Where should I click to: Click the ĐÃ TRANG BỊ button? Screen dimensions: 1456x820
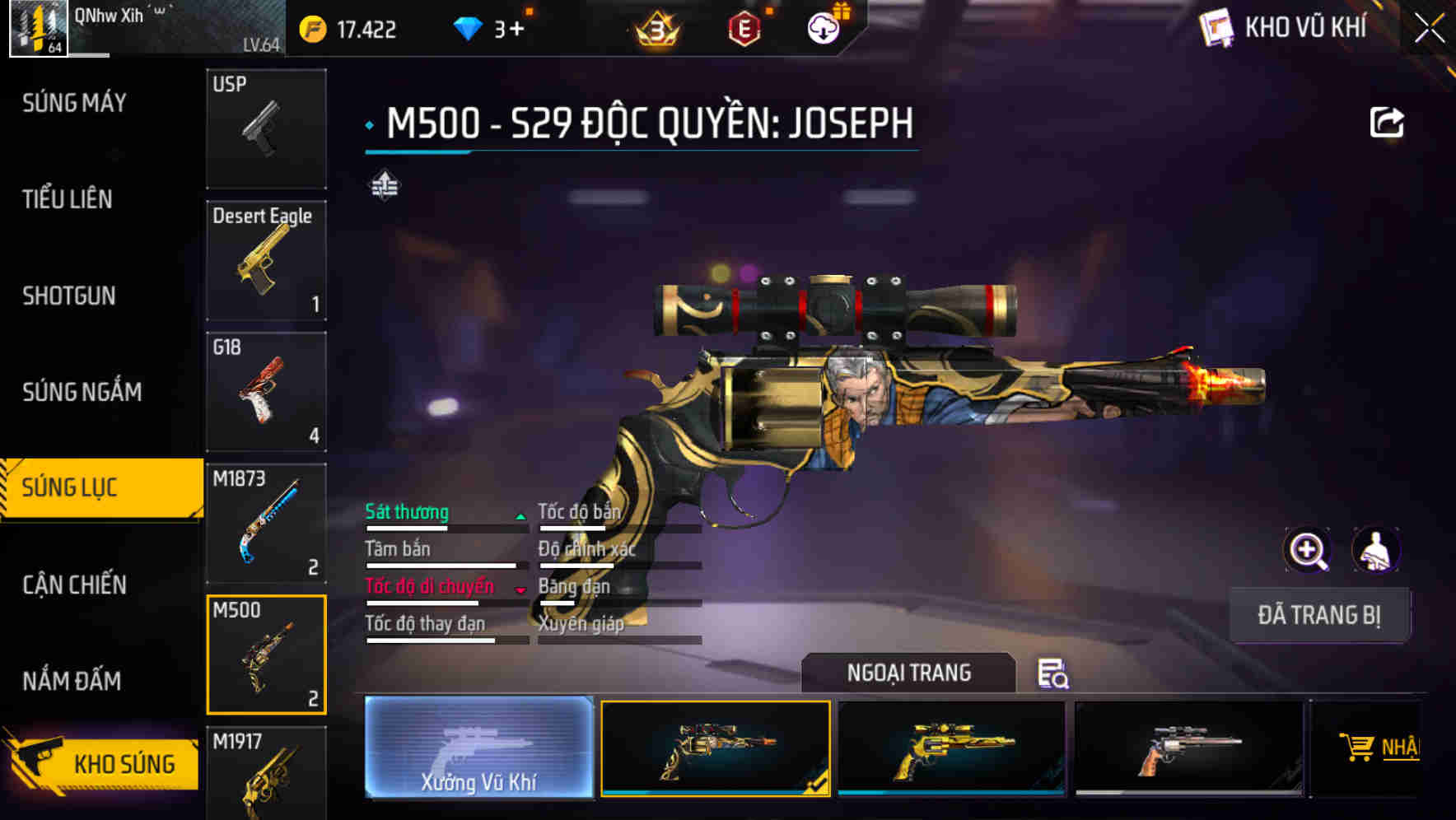click(x=1319, y=615)
